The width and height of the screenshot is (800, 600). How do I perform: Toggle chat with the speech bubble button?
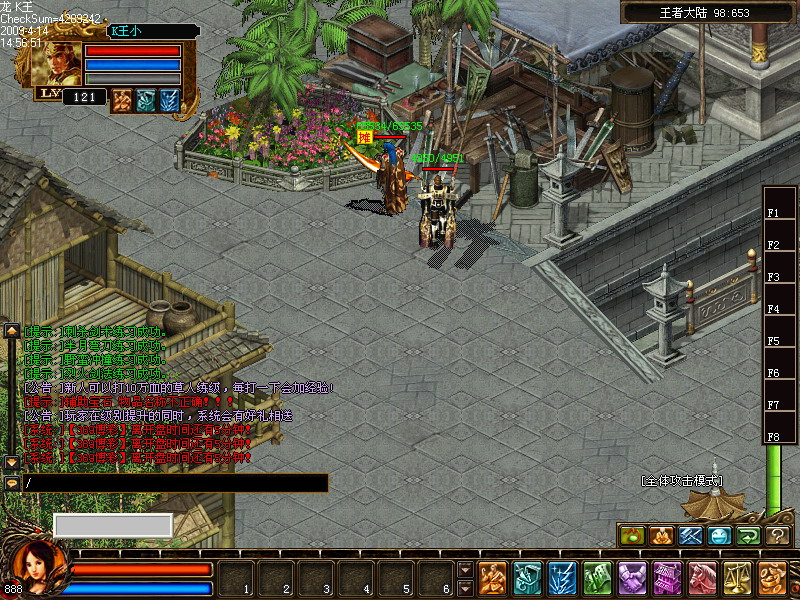click(x=12, y=483)
